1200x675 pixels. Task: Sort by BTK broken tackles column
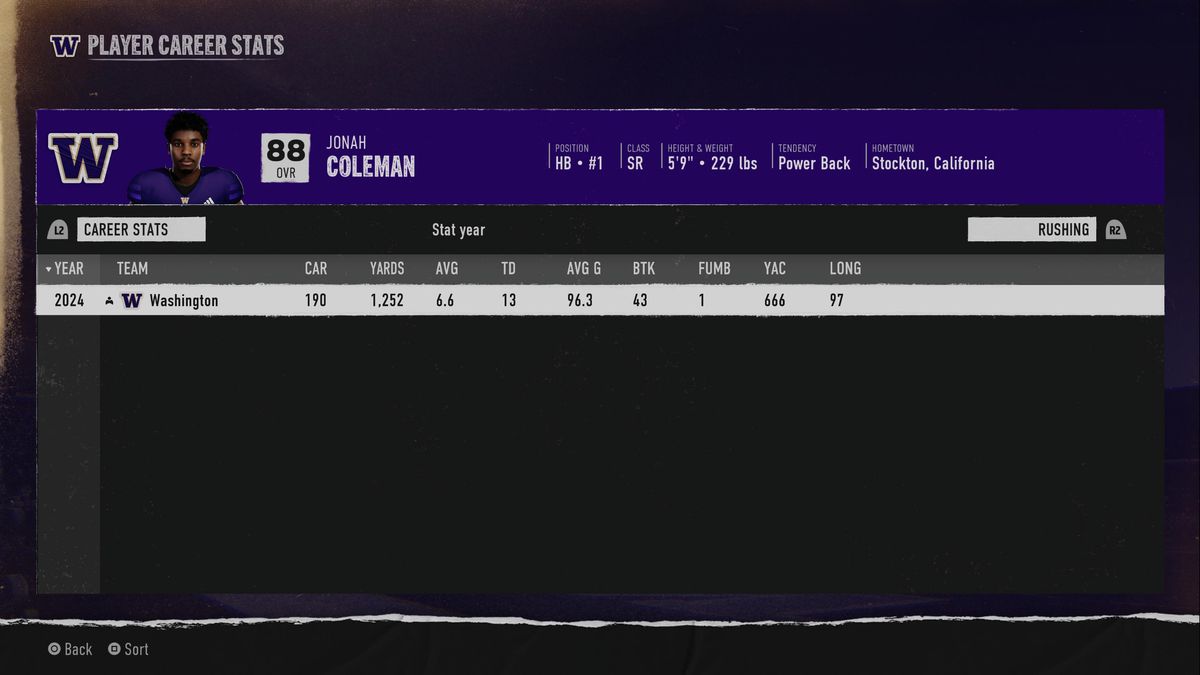pos(644,268)
